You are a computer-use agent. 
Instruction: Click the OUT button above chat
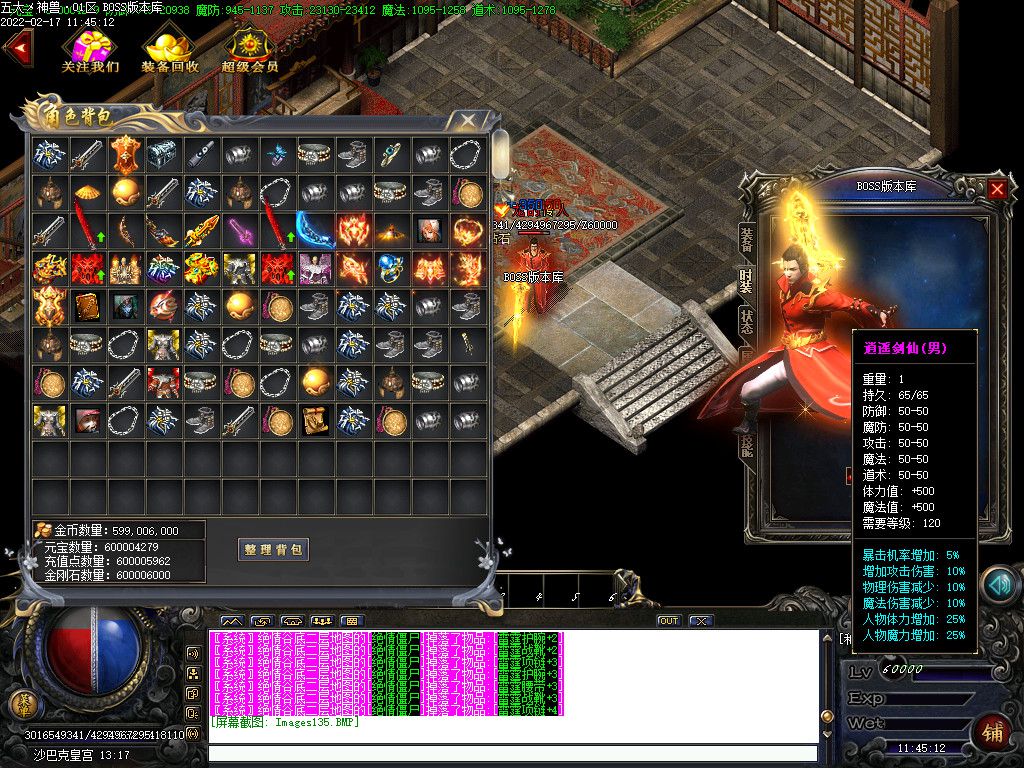pyautogui.click(x=668, y=621)
